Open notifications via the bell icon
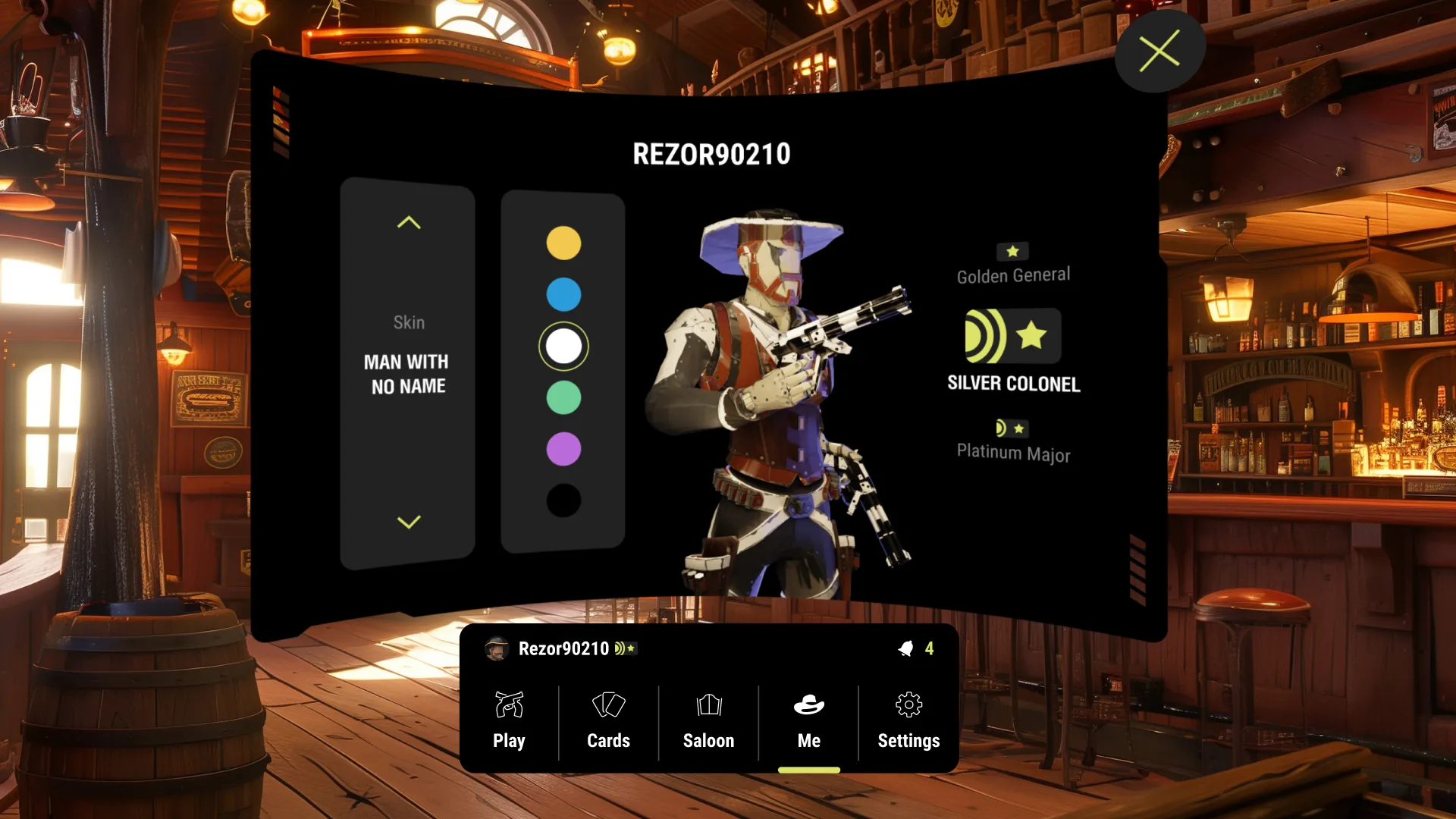This screenshot has height=819, width=1456. tap(906, 648)
